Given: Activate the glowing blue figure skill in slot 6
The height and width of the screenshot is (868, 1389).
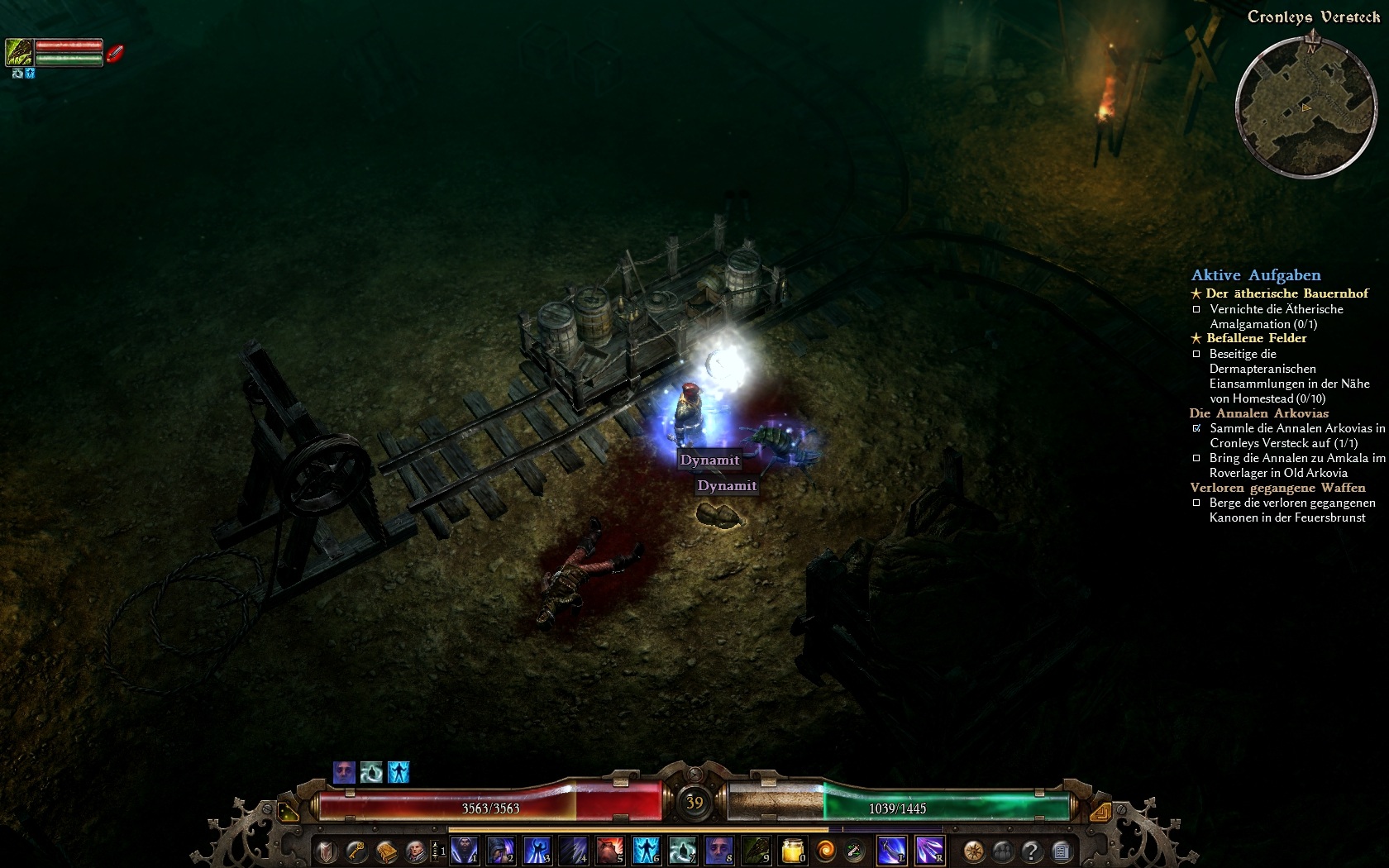Looking at the screenshot, I should point(647,850).
